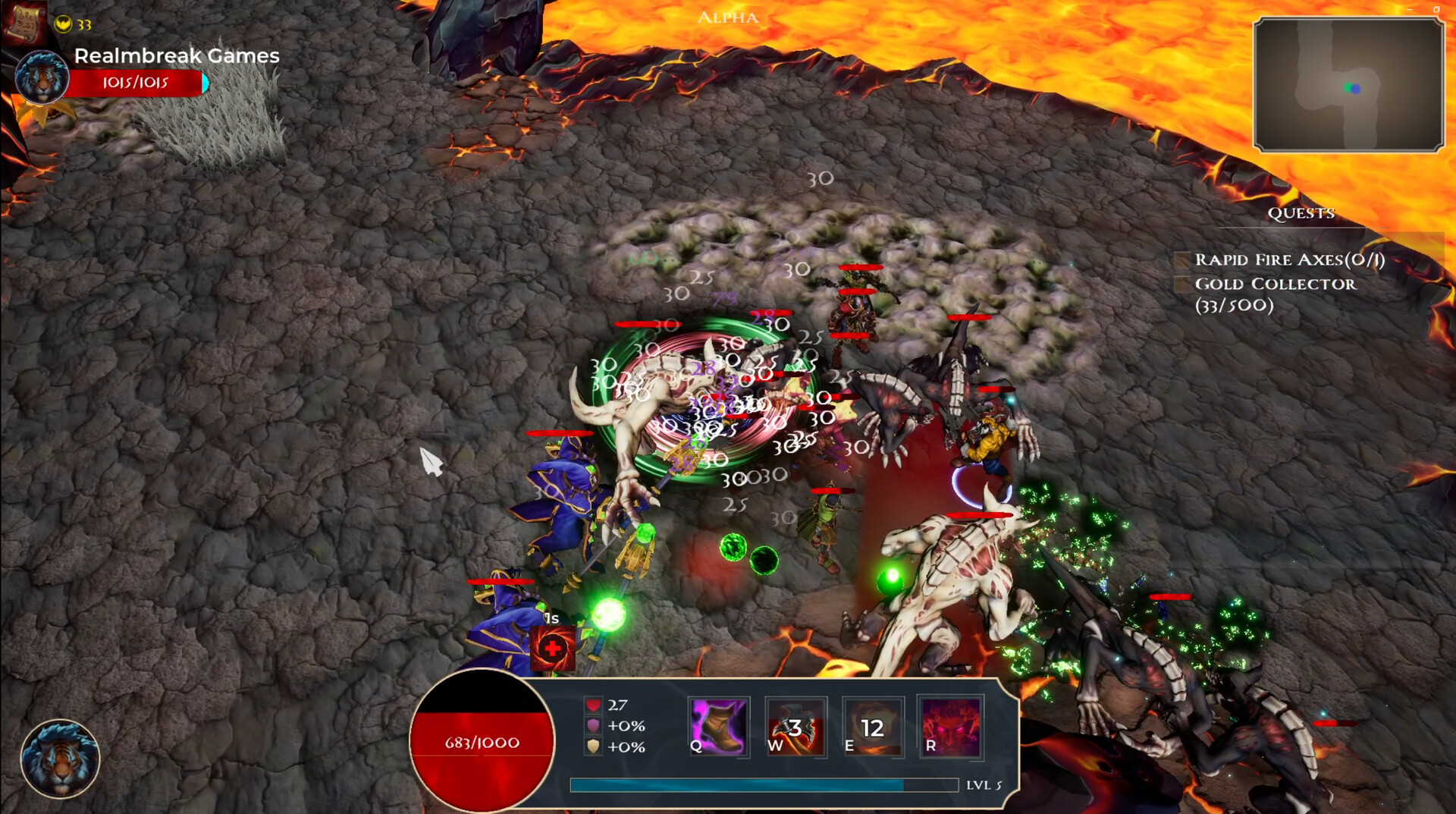Image resolution: width=1456 pixels, height=814 pixels.
Task: Click the gold coin currency icon
Action: tap(65, 23)
